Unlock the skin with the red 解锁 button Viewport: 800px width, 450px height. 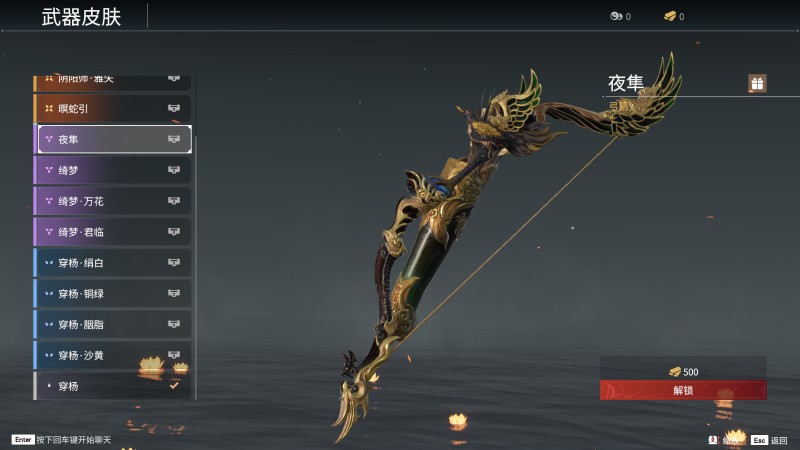click(x=683, y=390)
